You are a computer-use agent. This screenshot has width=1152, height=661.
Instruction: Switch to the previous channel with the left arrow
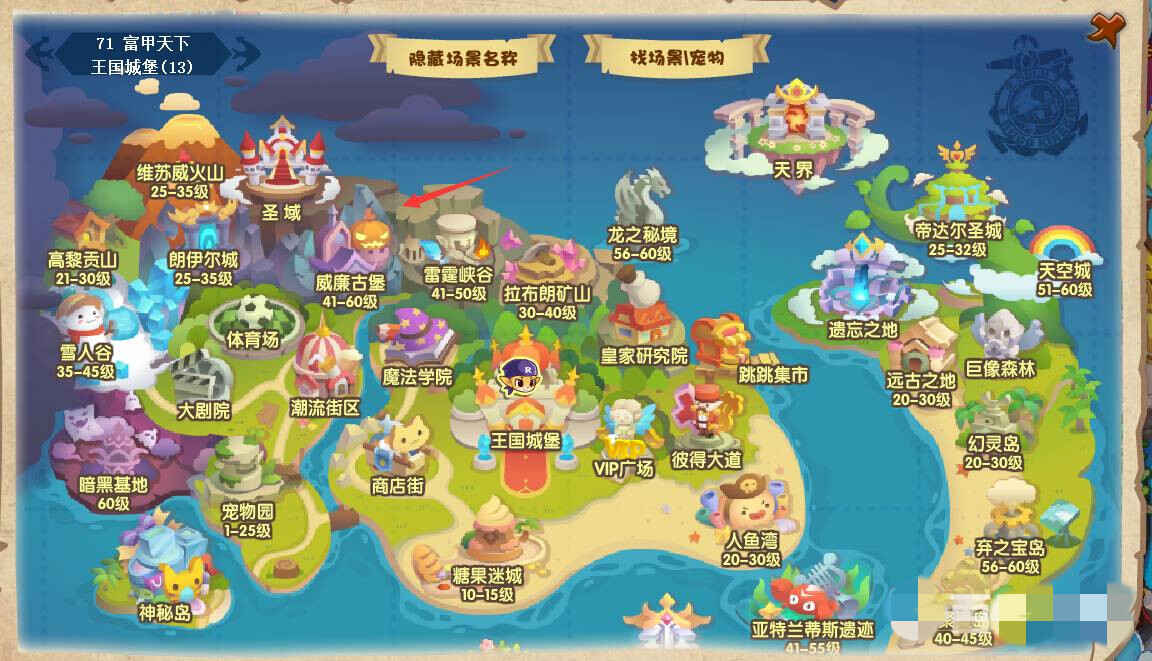(x=41, y=53)
